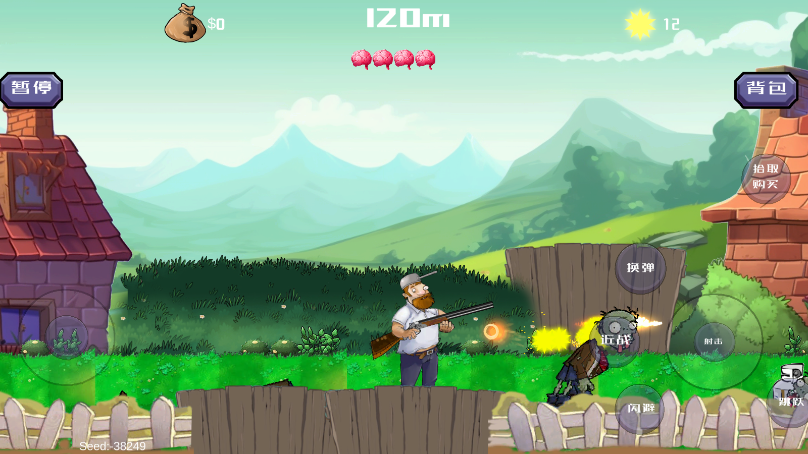The width and height of the screenshot is (808, 454).
Task: Pause the game with the 暂停 button
Action: tap(31, 89)
